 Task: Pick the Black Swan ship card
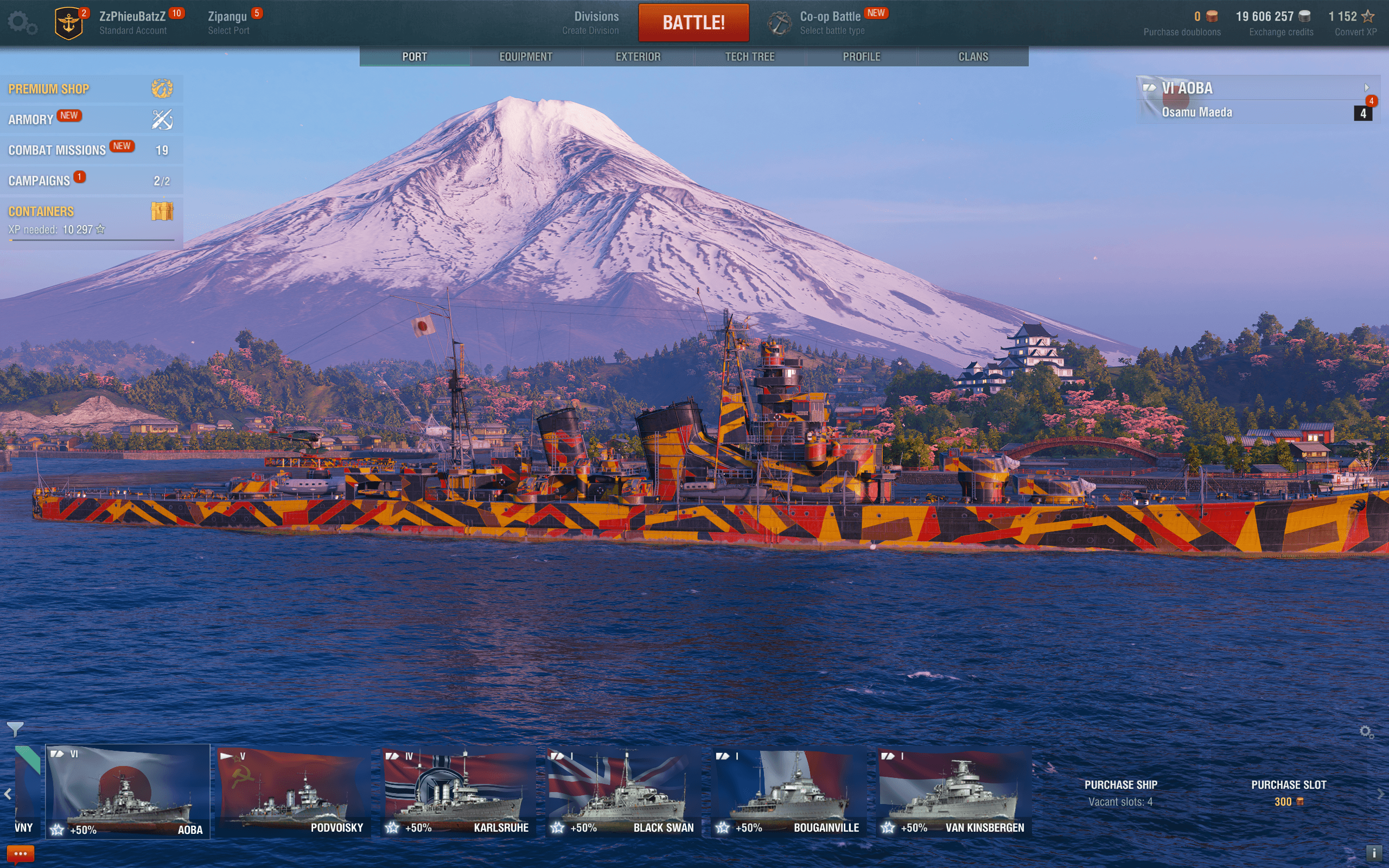(x=623, y=792)
